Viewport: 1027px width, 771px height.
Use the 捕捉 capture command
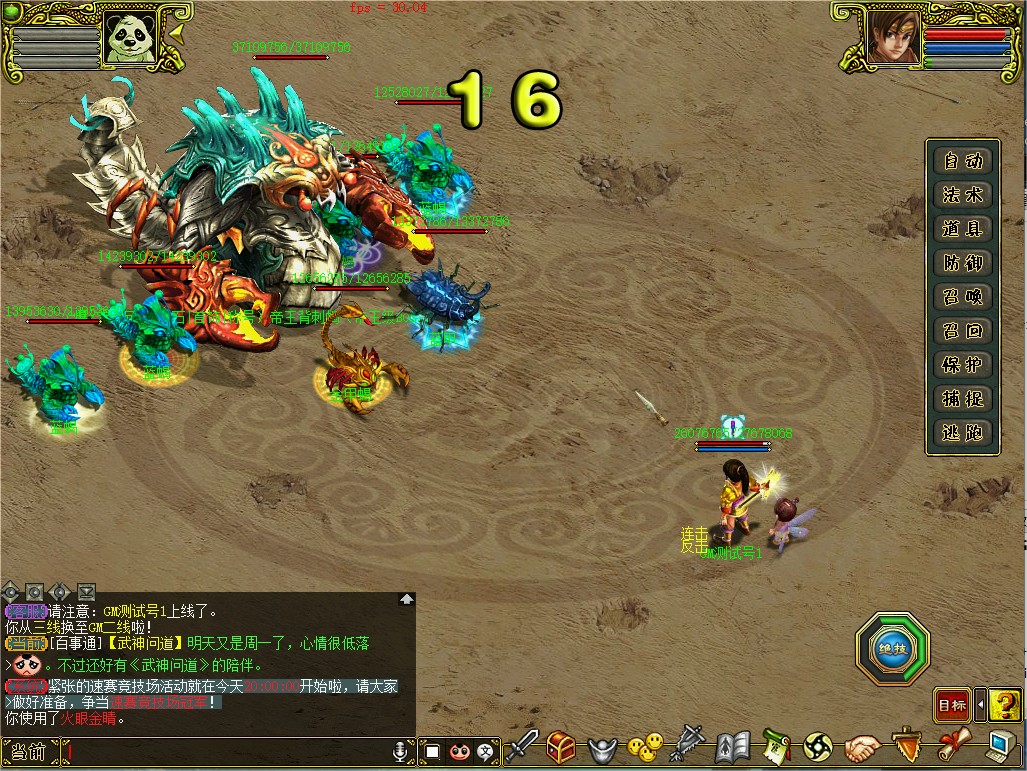pos(962,399)
